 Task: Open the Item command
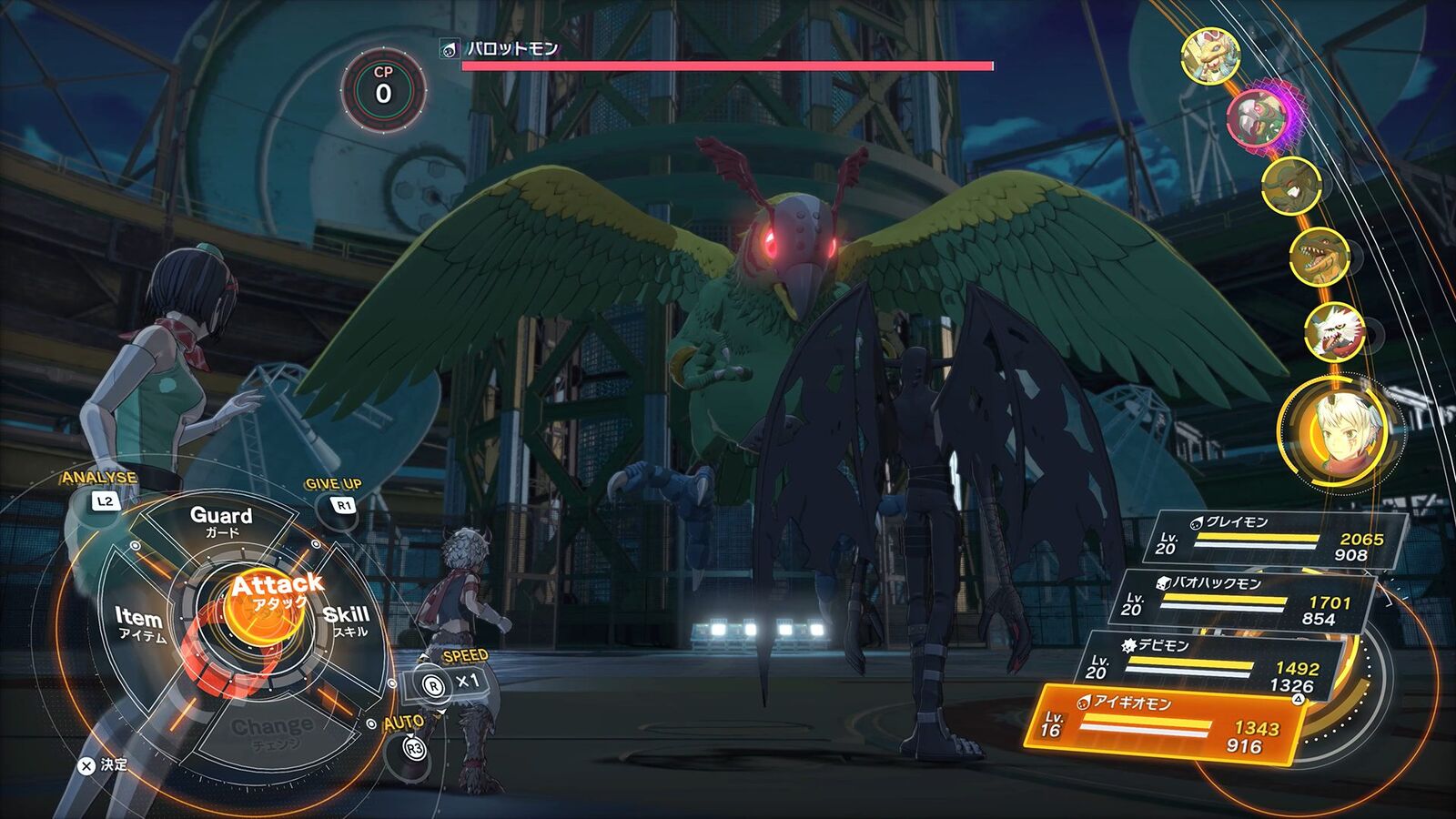[x=140, y=624]
